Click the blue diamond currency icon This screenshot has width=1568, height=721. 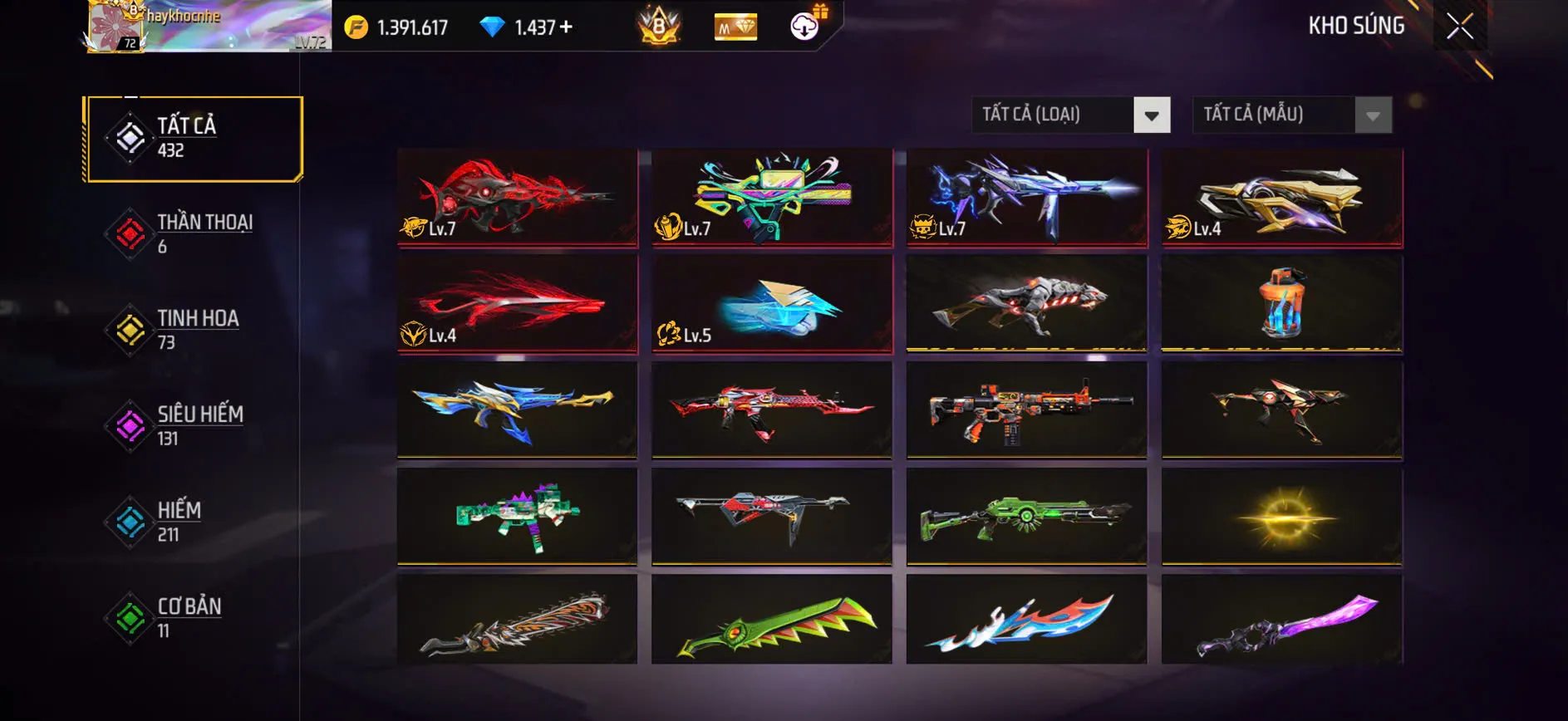point(494,26)
